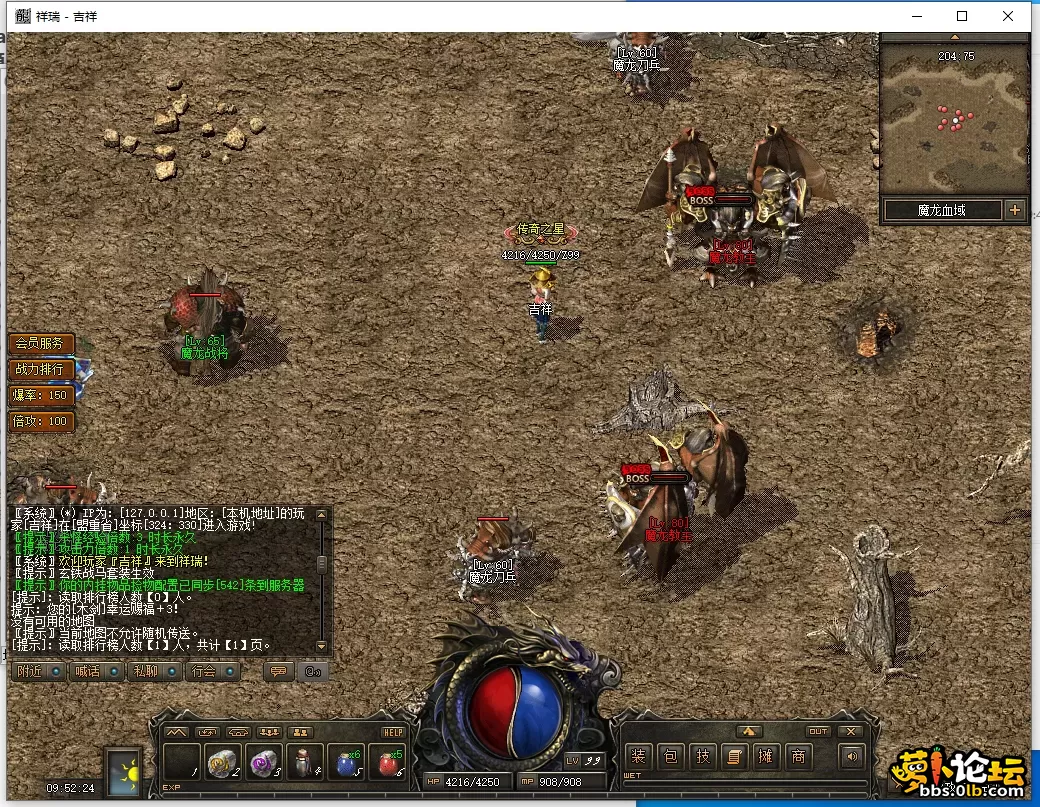Use the red health potion in slot 6
1040x807 pixels.
coord(388,764)
